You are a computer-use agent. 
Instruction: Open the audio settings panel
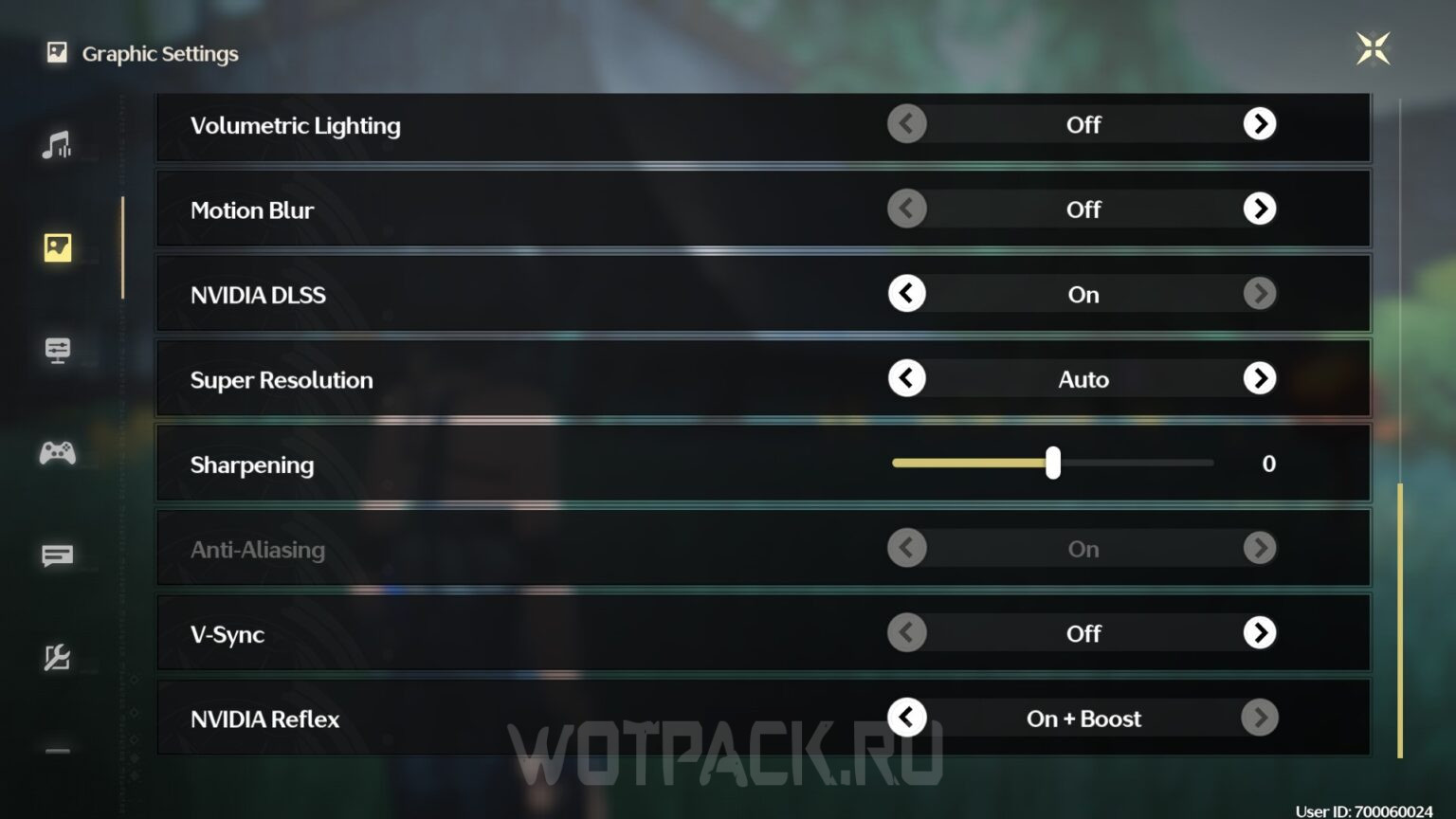[x=58, y=144]
